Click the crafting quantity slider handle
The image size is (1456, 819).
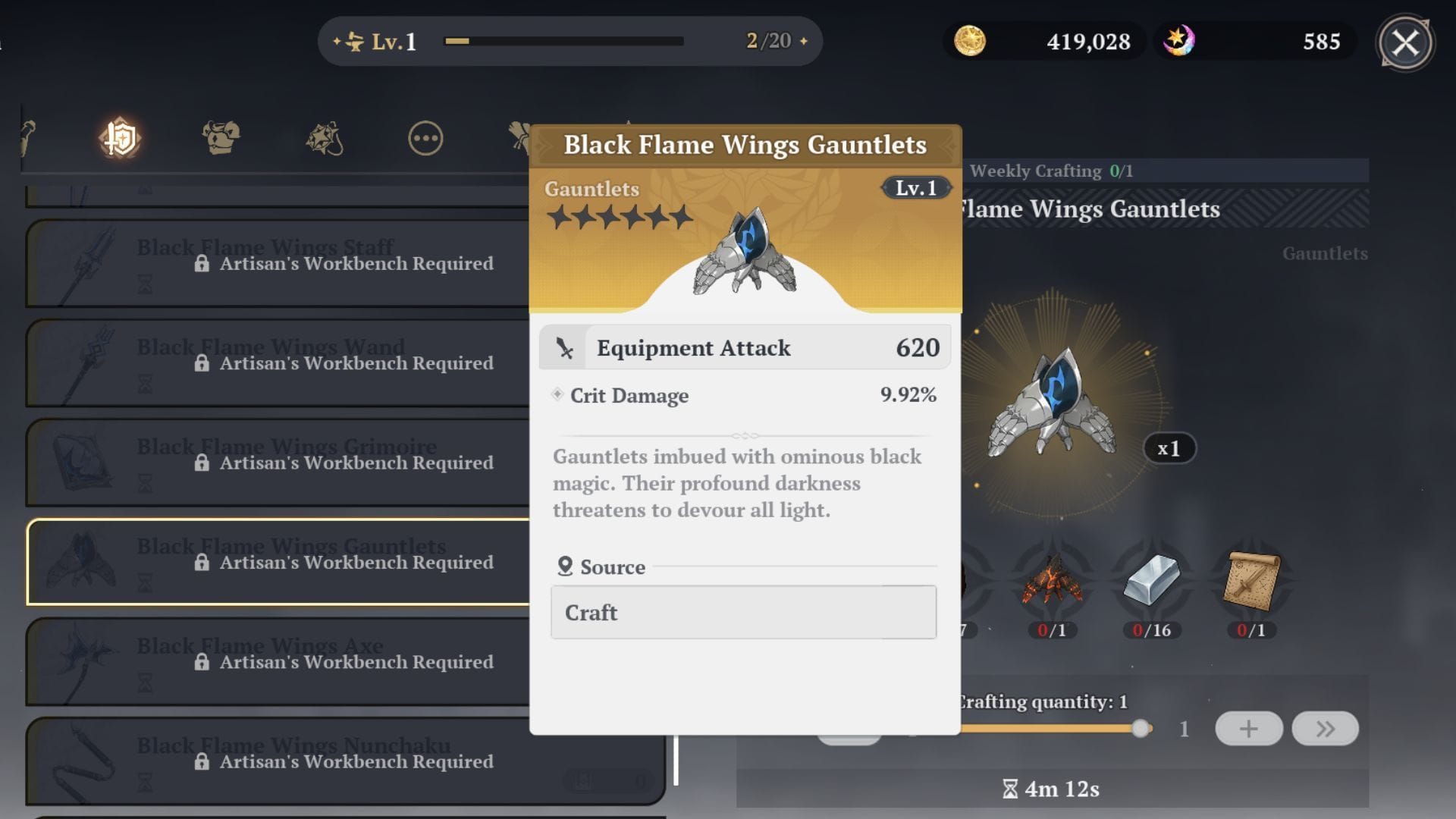(x=1140, y=729)
